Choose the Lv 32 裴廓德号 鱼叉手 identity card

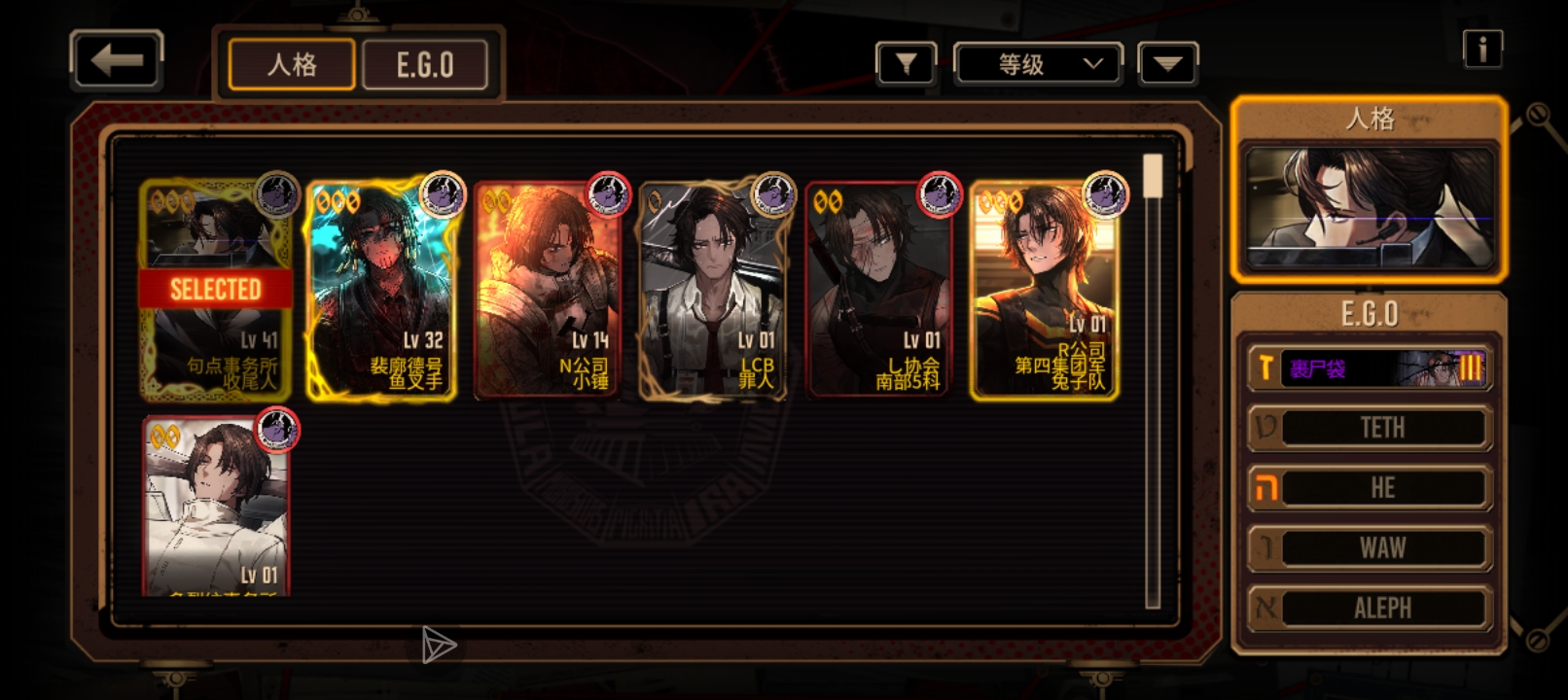(381, 290)
